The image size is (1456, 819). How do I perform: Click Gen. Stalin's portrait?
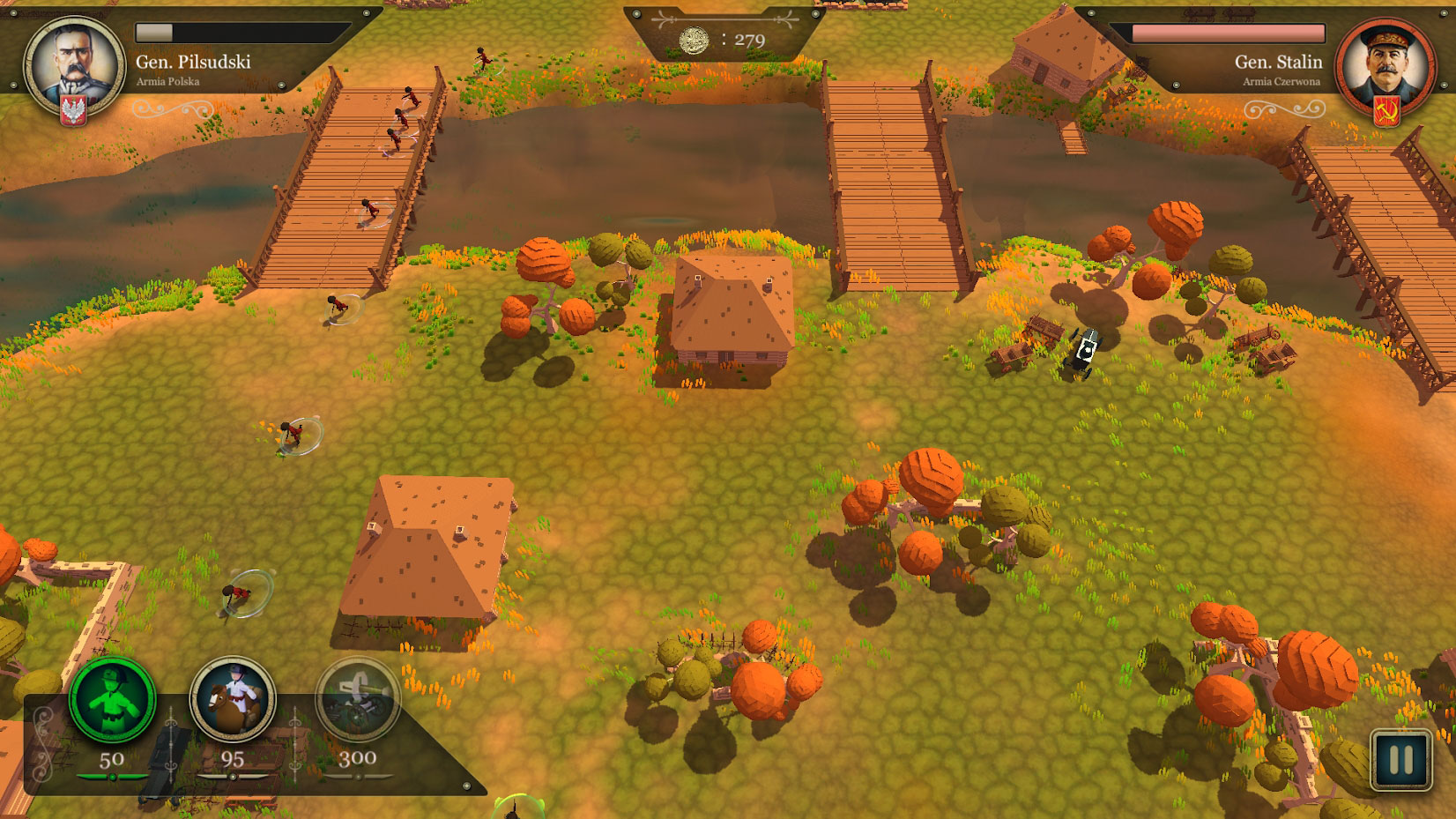pos(1382,64)
